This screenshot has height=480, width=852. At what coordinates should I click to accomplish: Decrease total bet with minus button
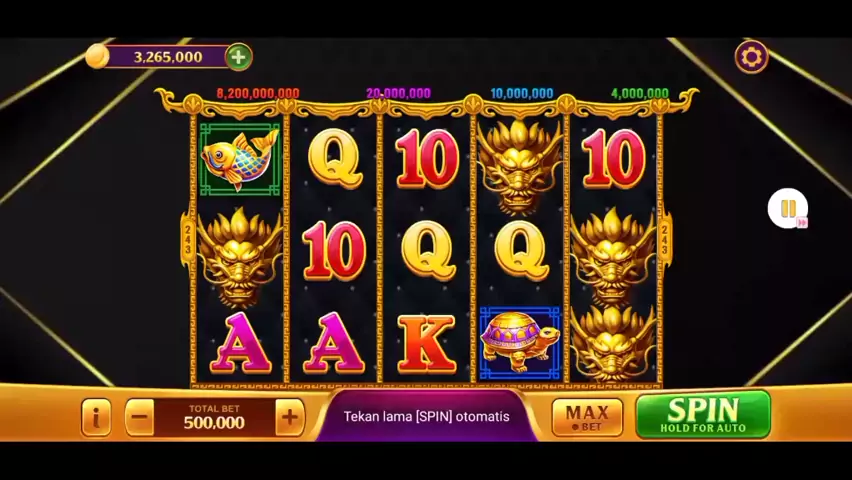tap(140, 417)
